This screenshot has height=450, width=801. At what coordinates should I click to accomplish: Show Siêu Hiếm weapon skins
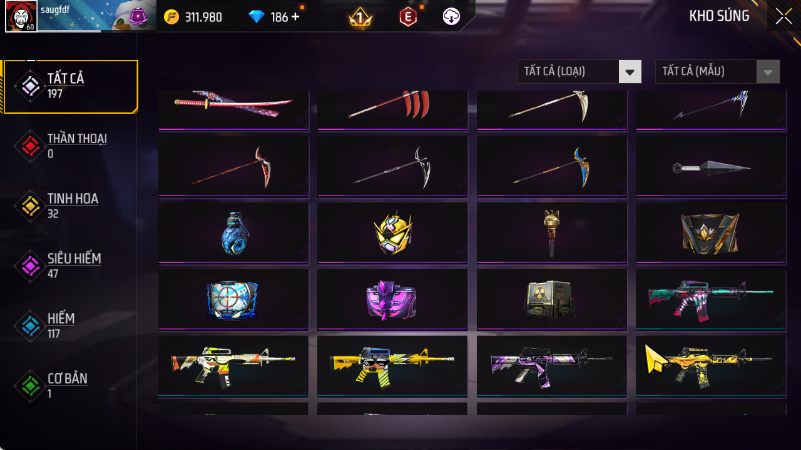(x=70, y=264)
